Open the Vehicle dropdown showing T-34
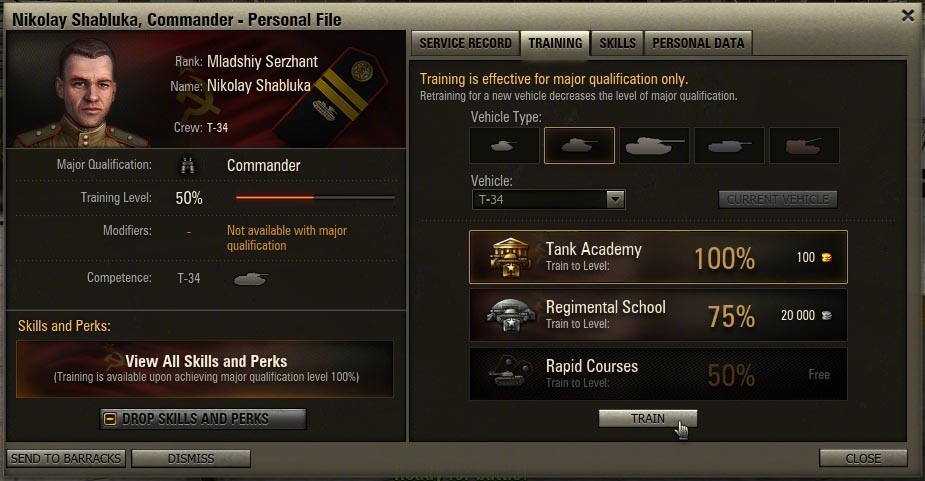 548,199
